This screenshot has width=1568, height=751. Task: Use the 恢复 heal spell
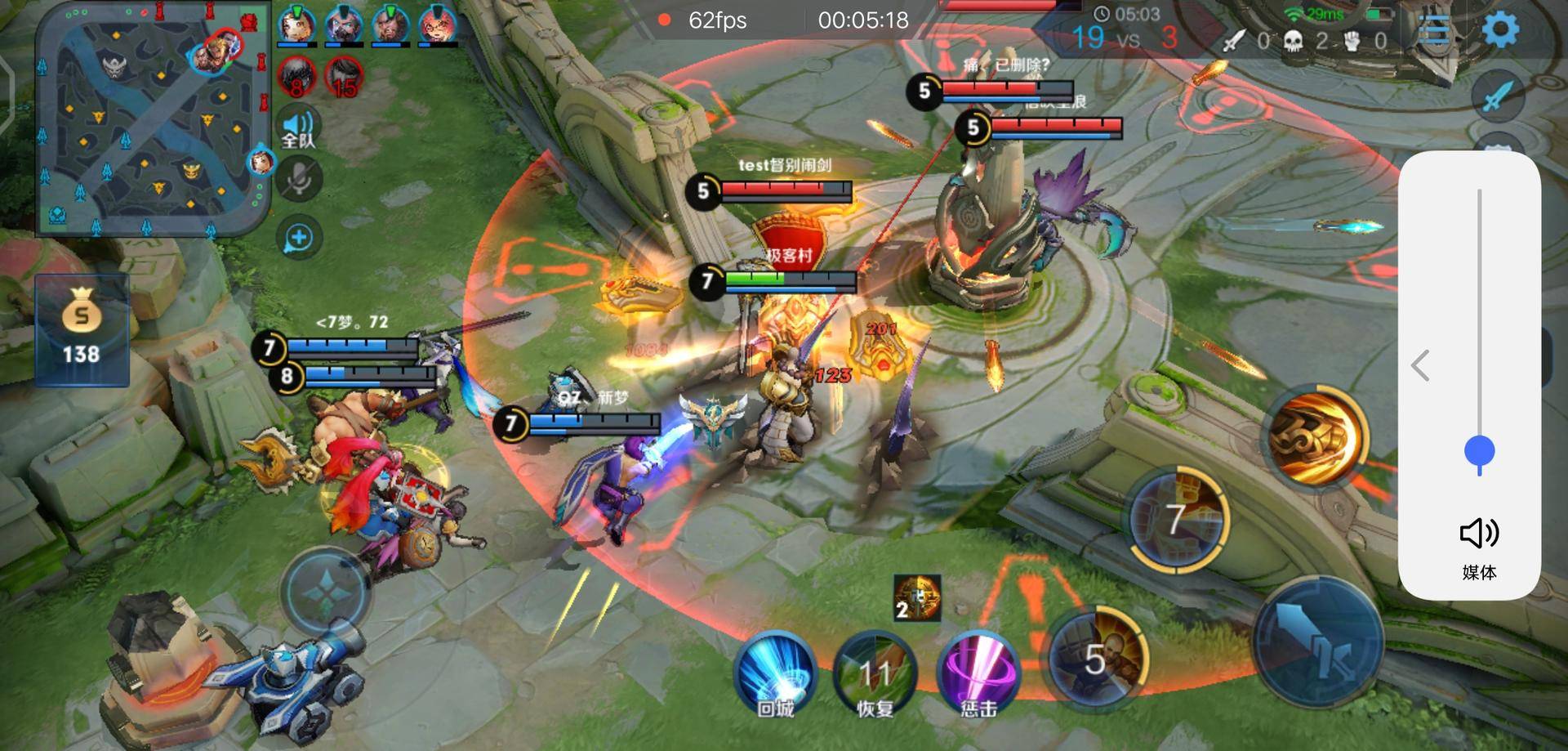[875, 673]
